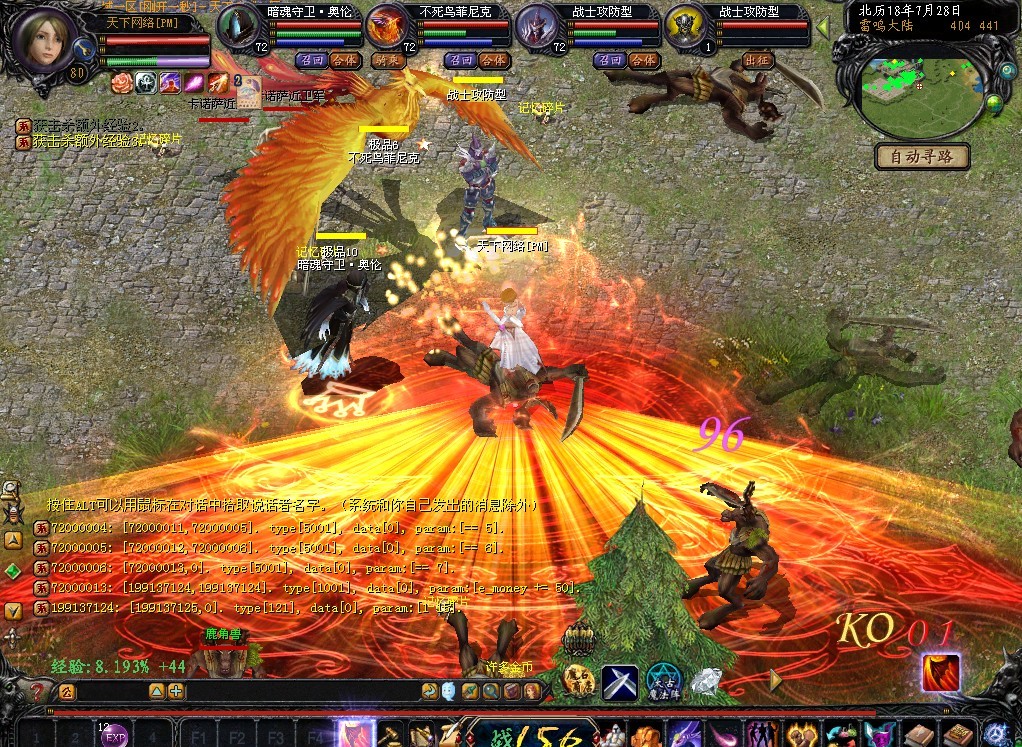Click the 魔石 basket icon above the skill bar
The width and height of the screenshot is (1022, 747).
click(x=579, y=640)
